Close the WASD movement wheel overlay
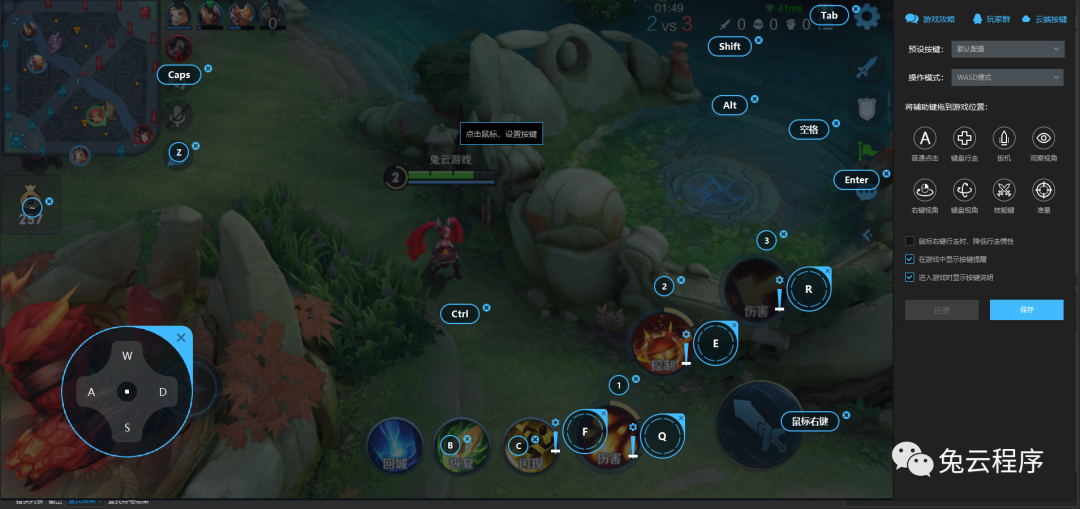This screenshot has height=509, width=1080. [181, 338]
